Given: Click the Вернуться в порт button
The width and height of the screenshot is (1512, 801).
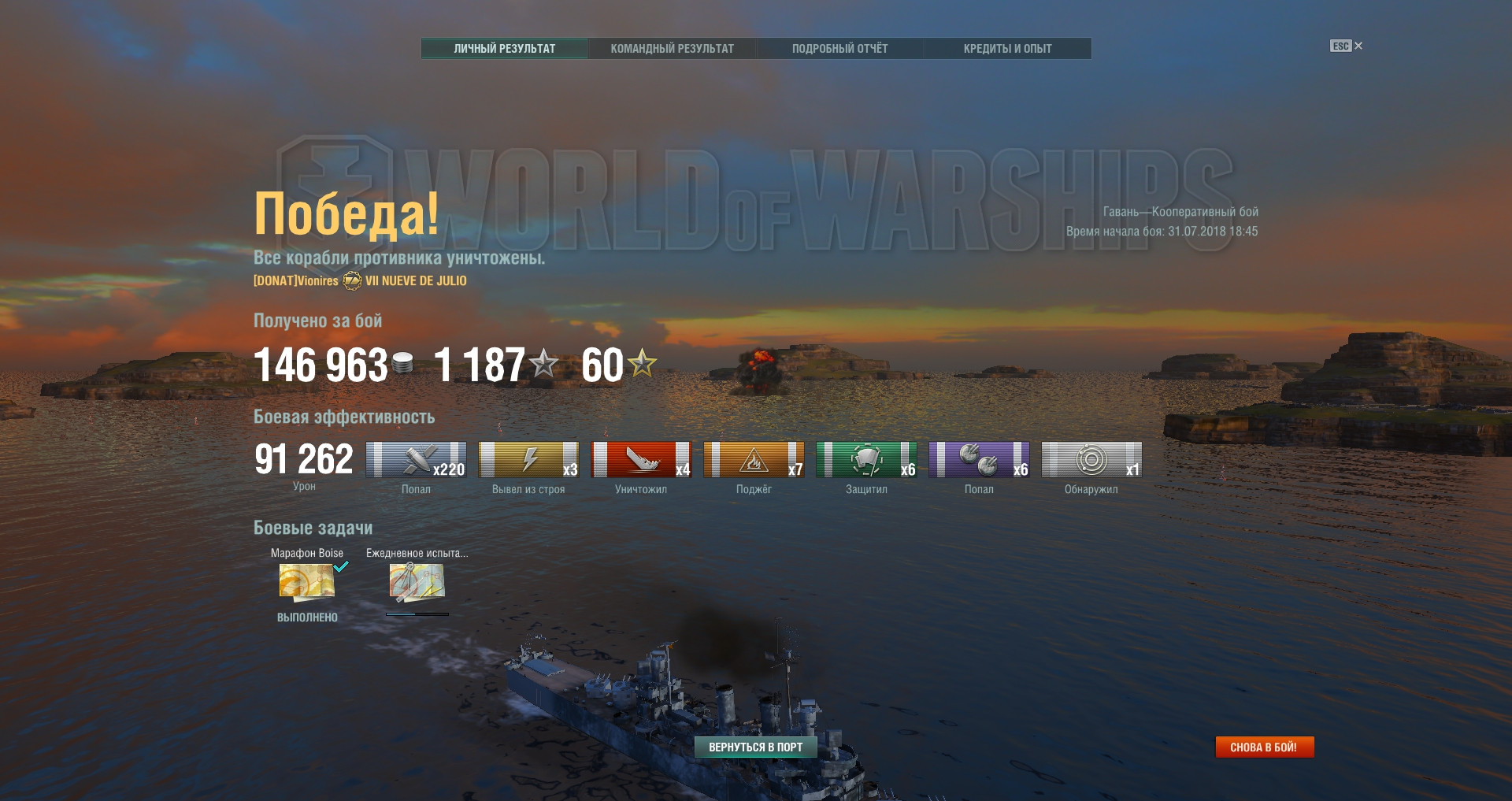Looking at the screenshot, I should (755, 747).
